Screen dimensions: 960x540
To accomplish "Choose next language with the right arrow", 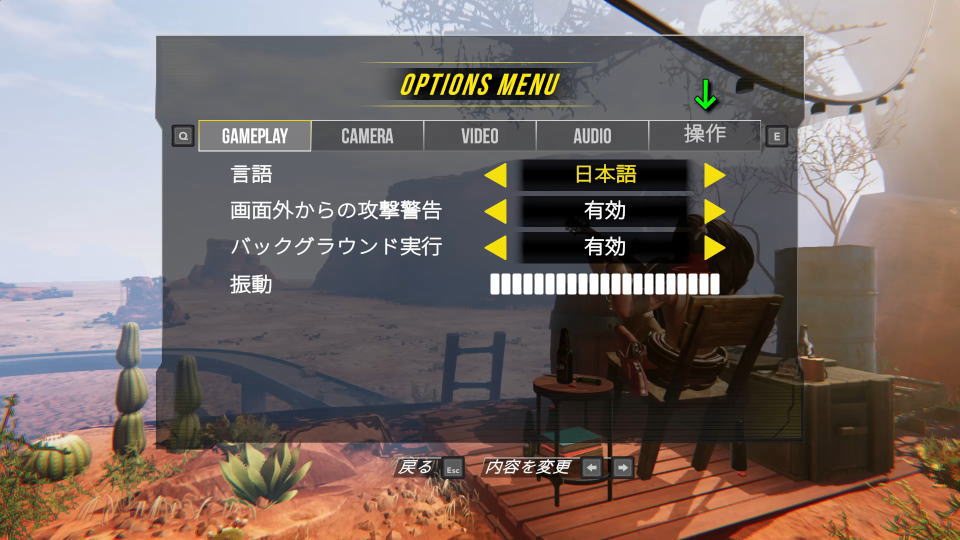I will [714, 175].
